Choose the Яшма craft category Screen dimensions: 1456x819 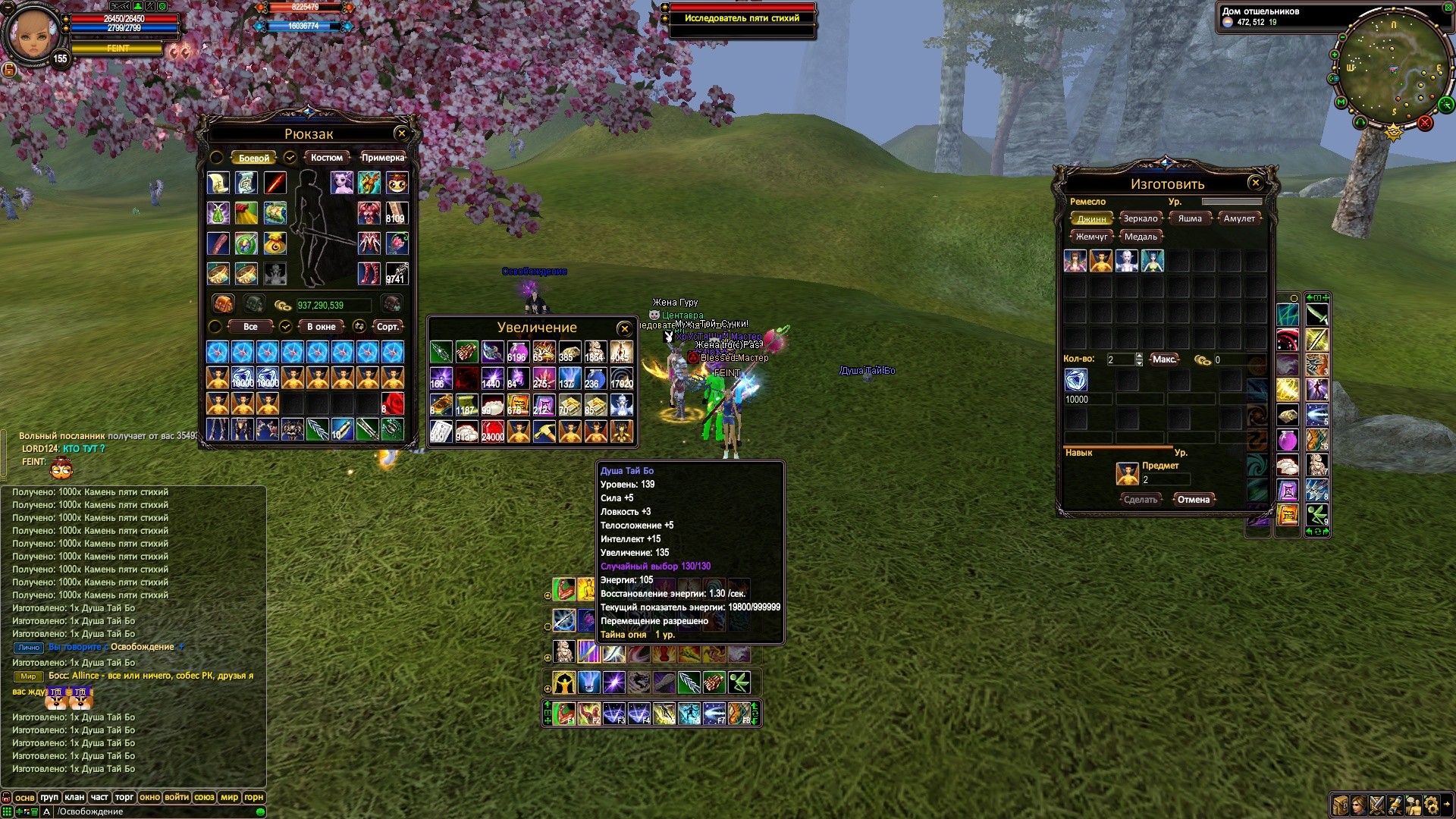pyautogui.click(x=1190, y=218)
